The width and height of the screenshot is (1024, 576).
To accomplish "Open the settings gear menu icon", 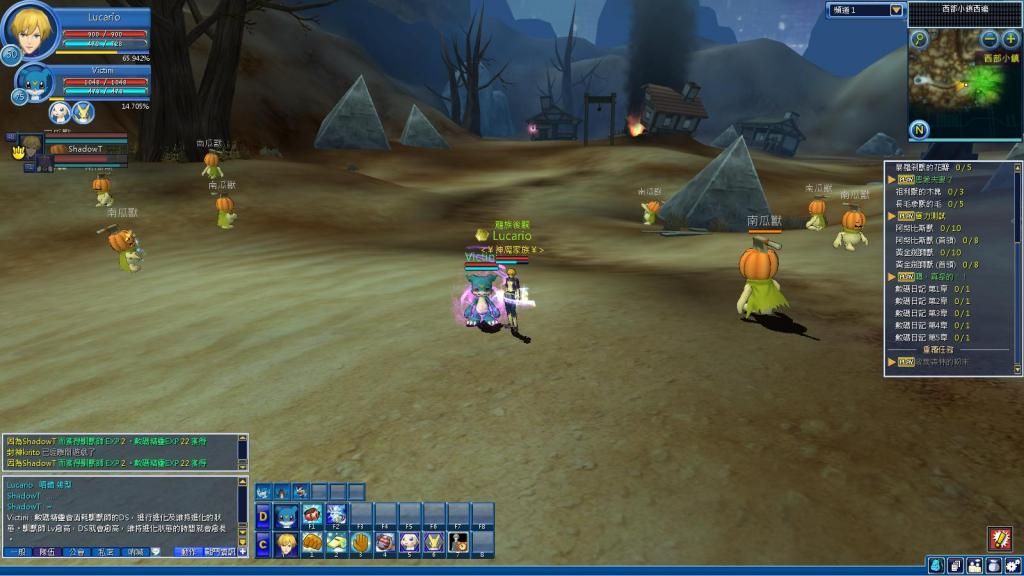I will click(x=1012, y=566).
